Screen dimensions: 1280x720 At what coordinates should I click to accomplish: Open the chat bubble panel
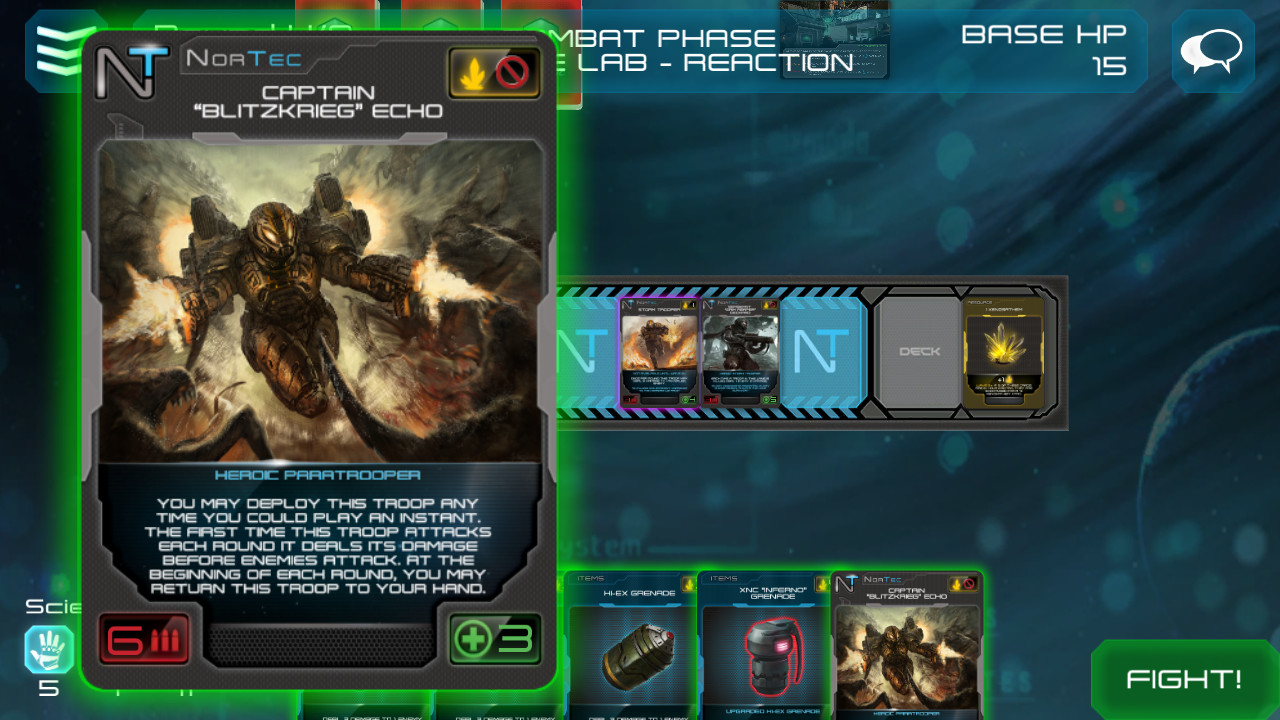pyautogui.click(x=1212, y=49)
